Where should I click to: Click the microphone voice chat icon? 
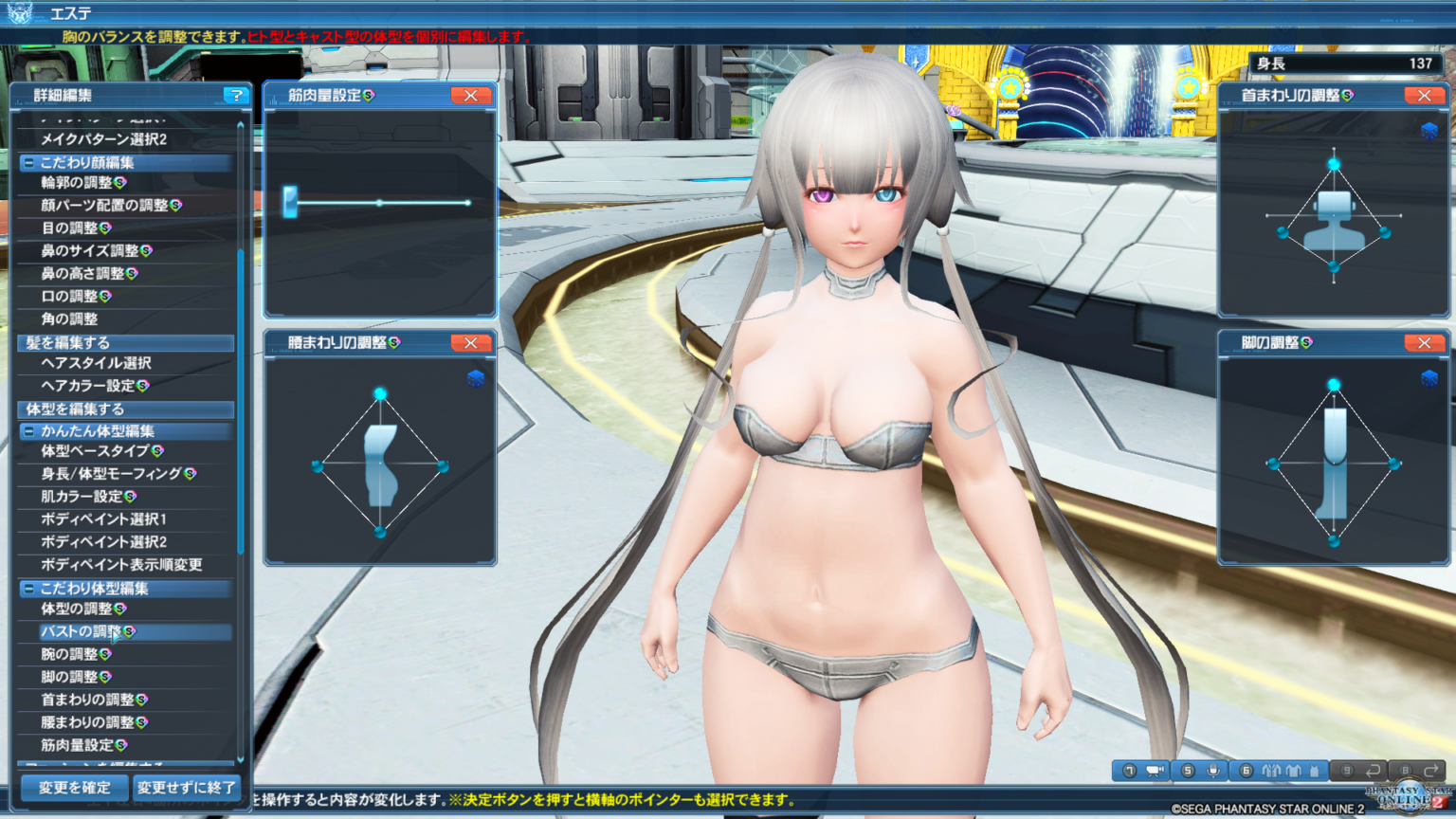1214,771
